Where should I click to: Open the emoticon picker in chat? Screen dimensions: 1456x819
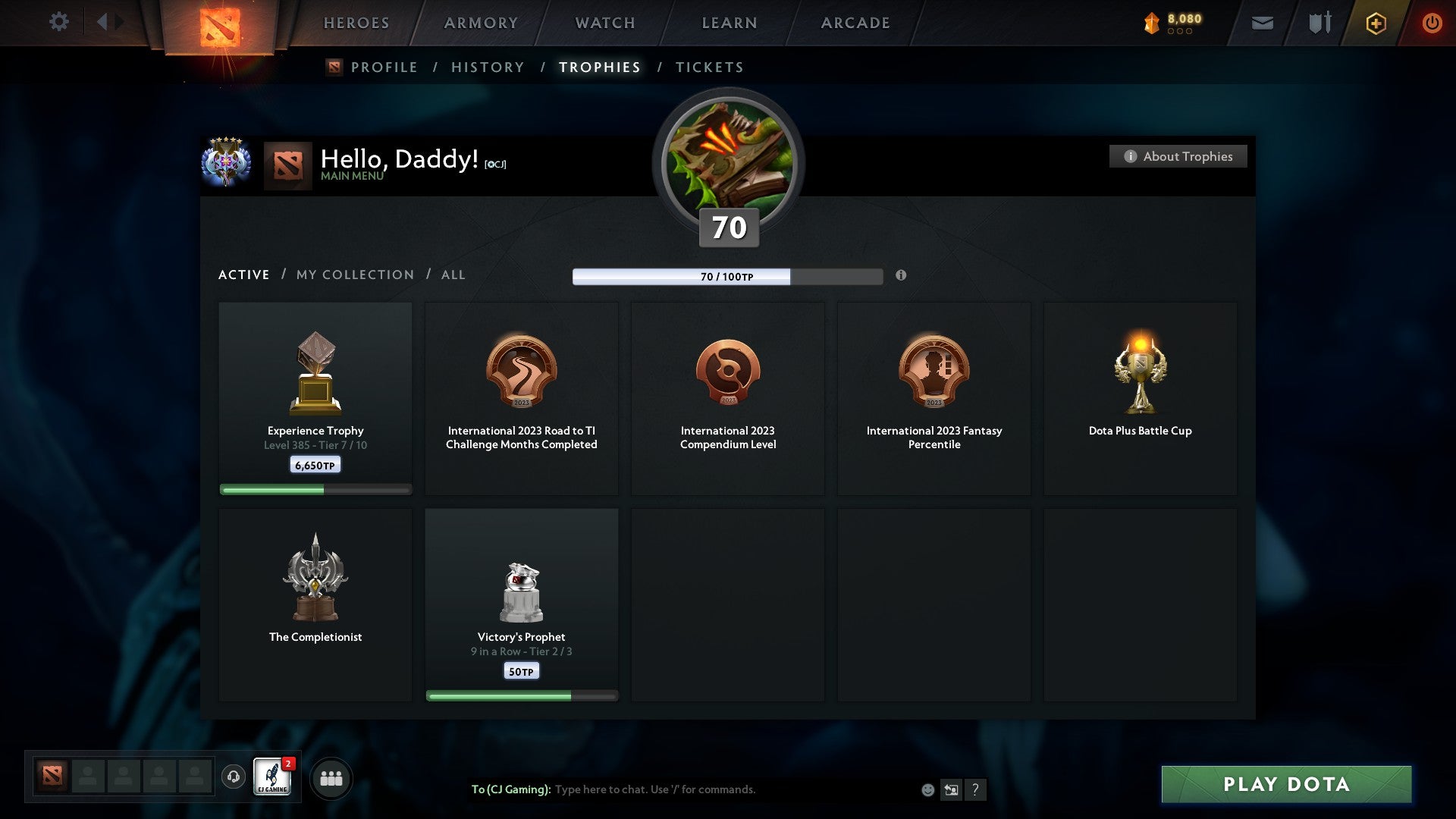pyautogui.click(x=927, y=789)
